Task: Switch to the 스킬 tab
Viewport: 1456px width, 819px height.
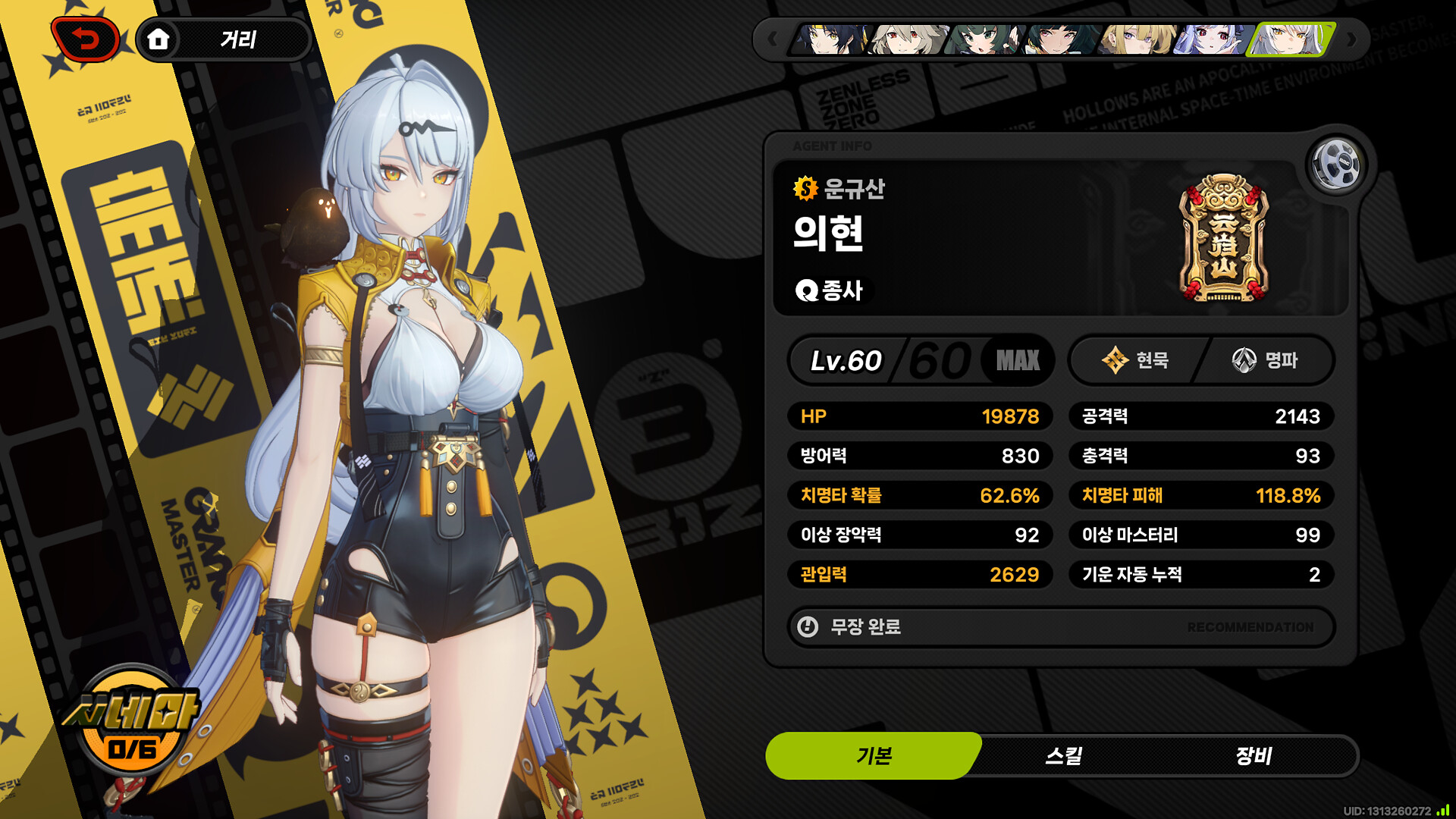Action: (1064, 755)
